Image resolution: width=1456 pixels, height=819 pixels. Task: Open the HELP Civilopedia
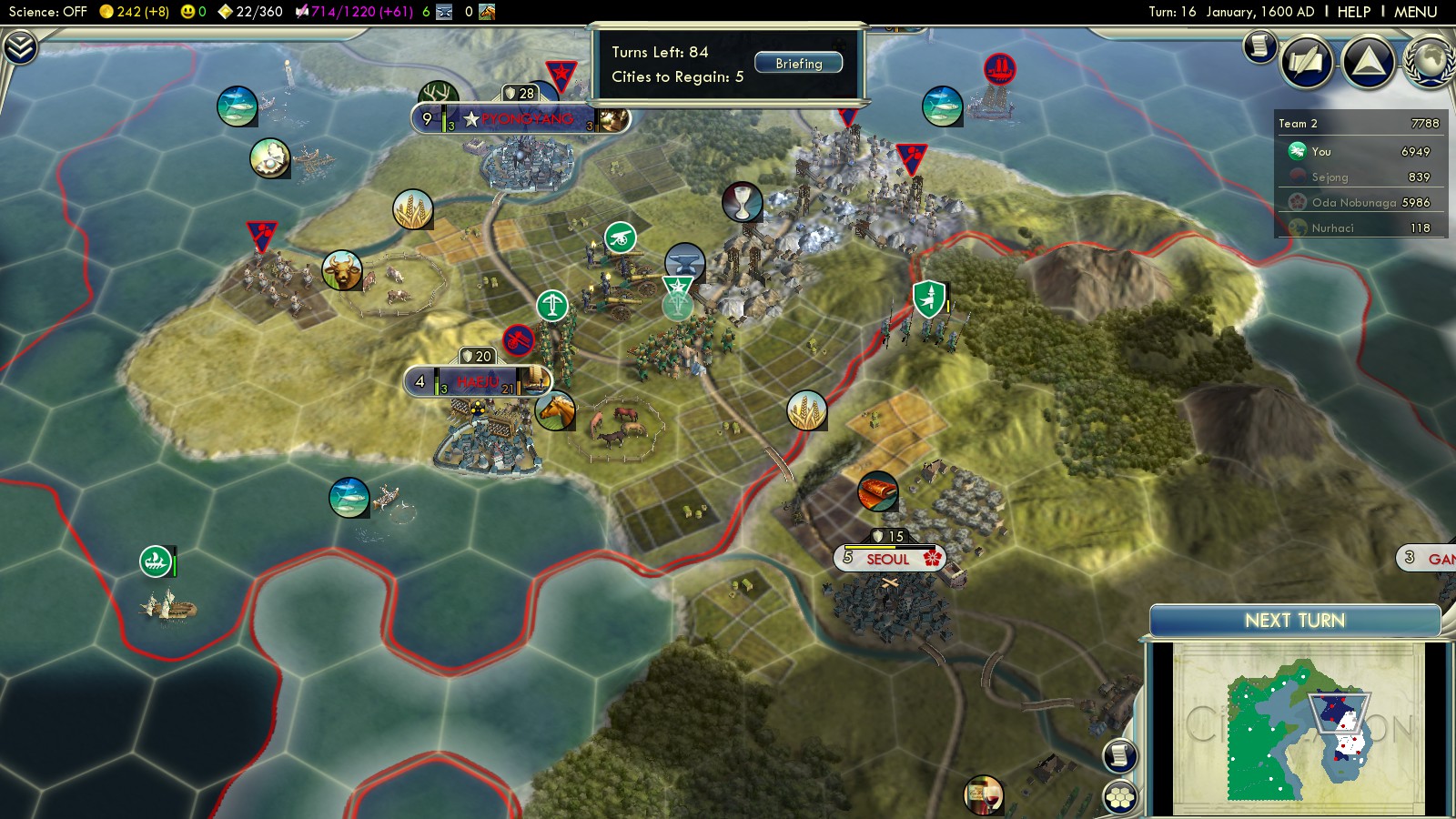click(x=1353, y=12)
